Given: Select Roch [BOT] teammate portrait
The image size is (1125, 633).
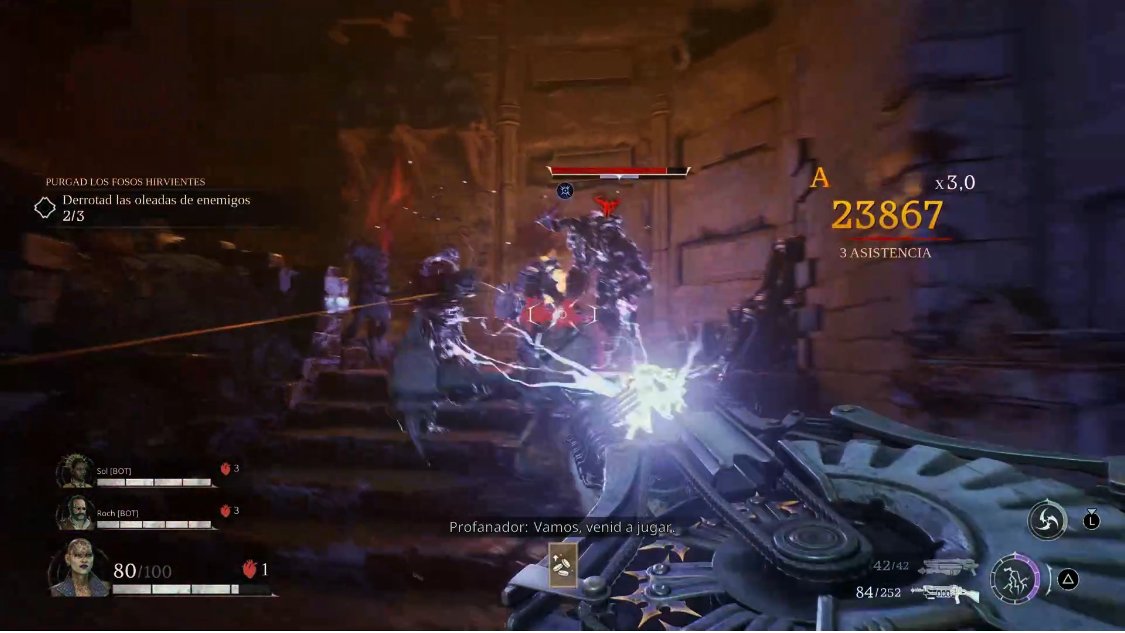Looking at the screenshot, I should (74, 512).
